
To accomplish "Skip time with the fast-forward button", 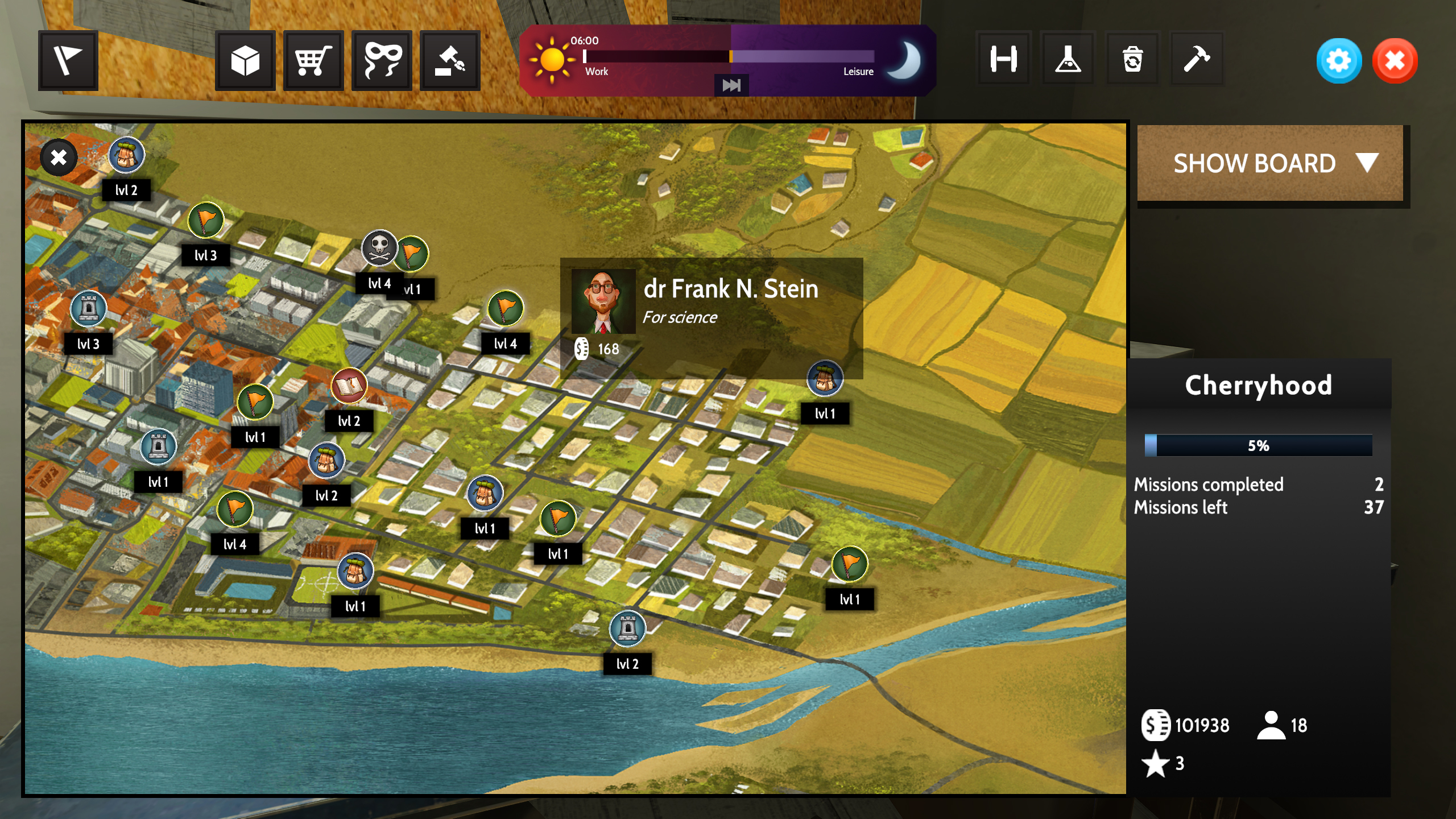I will click(x=731, y=85).
